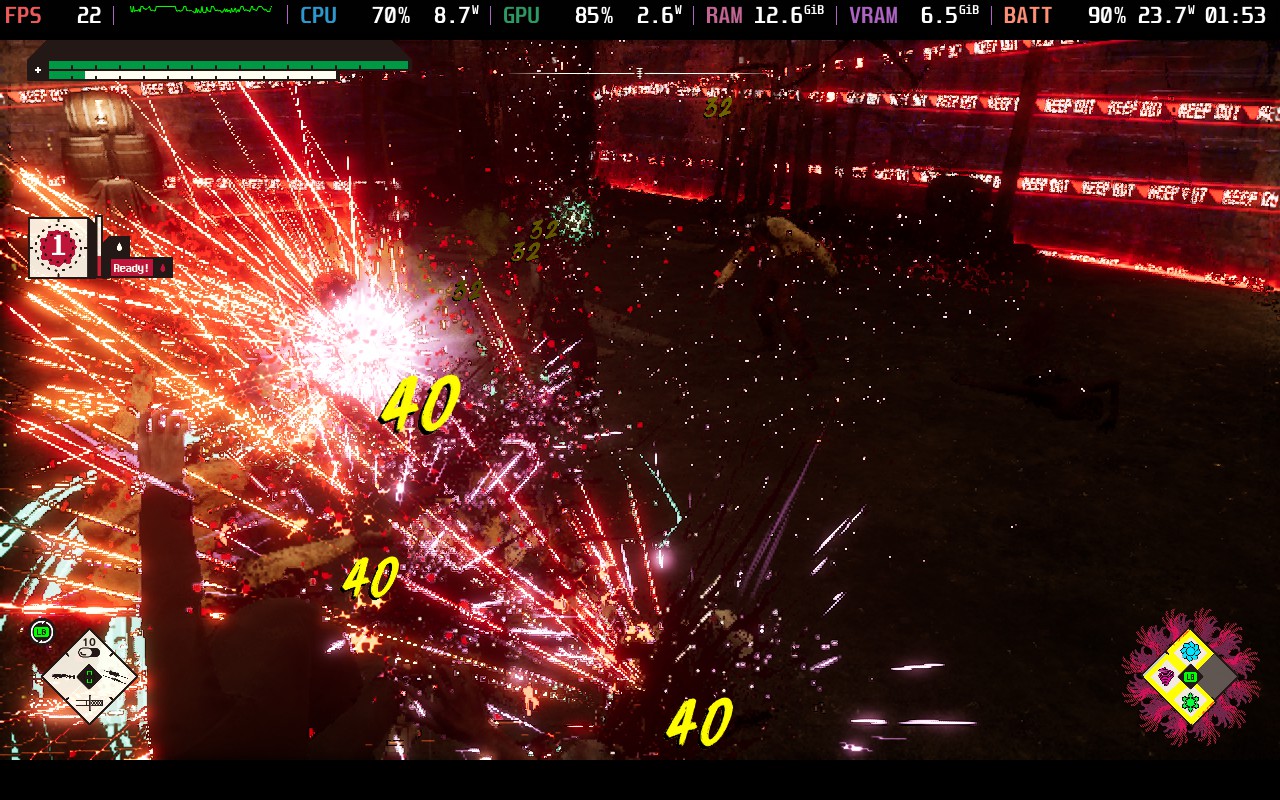Activate the magenta heart ability icon
Image resolution: width=1280 pixels, height=800 pixels.
1166,677
